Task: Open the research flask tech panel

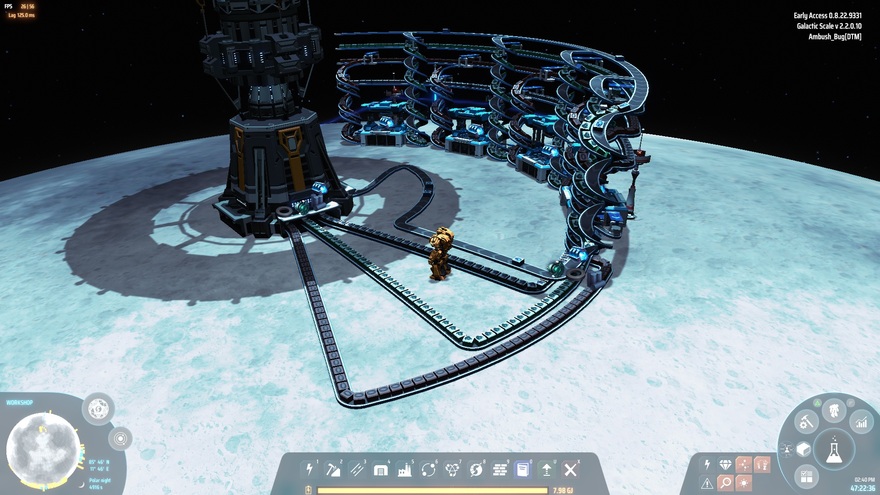Action: (x=833, y=452)
